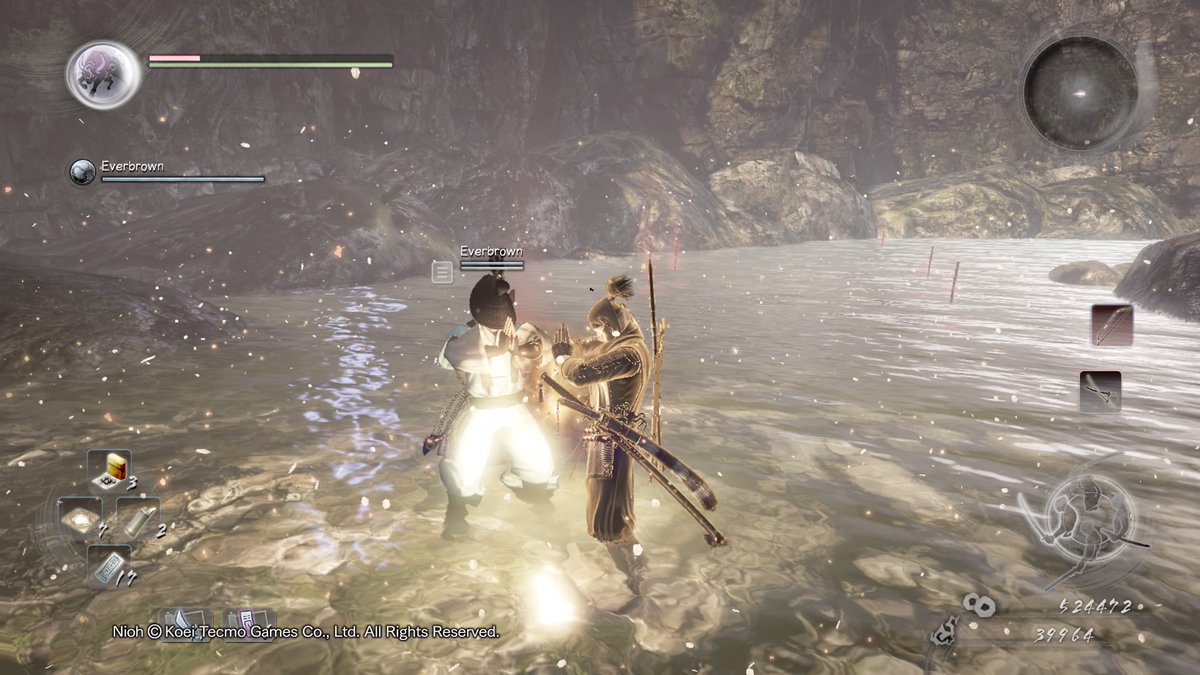Select the guardian spirit portrait icon
Image resolution: width=1200 pixels, height=675 pixels.
(104, 74)
